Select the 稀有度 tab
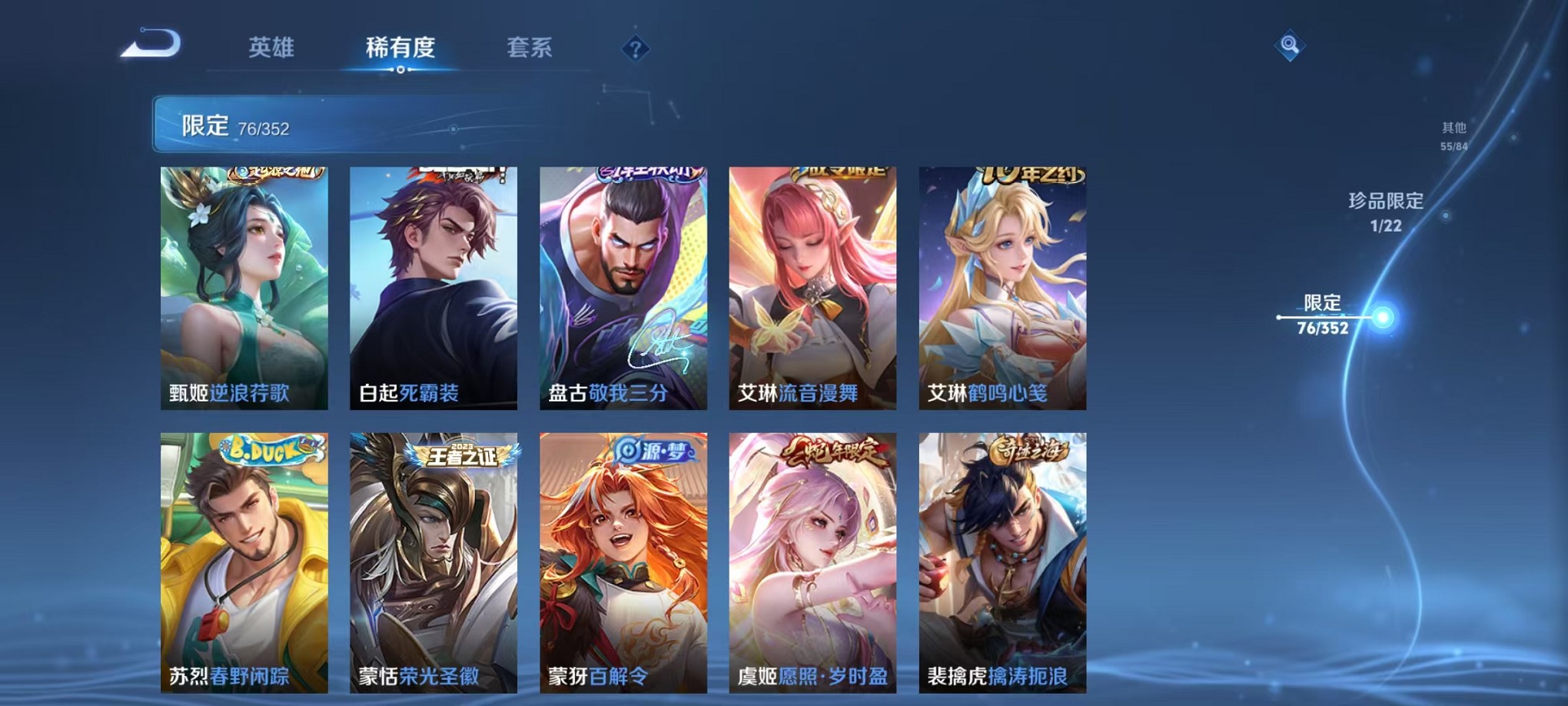The height and width of the screenshot is (706, 1568). click(x=399, y=48)
